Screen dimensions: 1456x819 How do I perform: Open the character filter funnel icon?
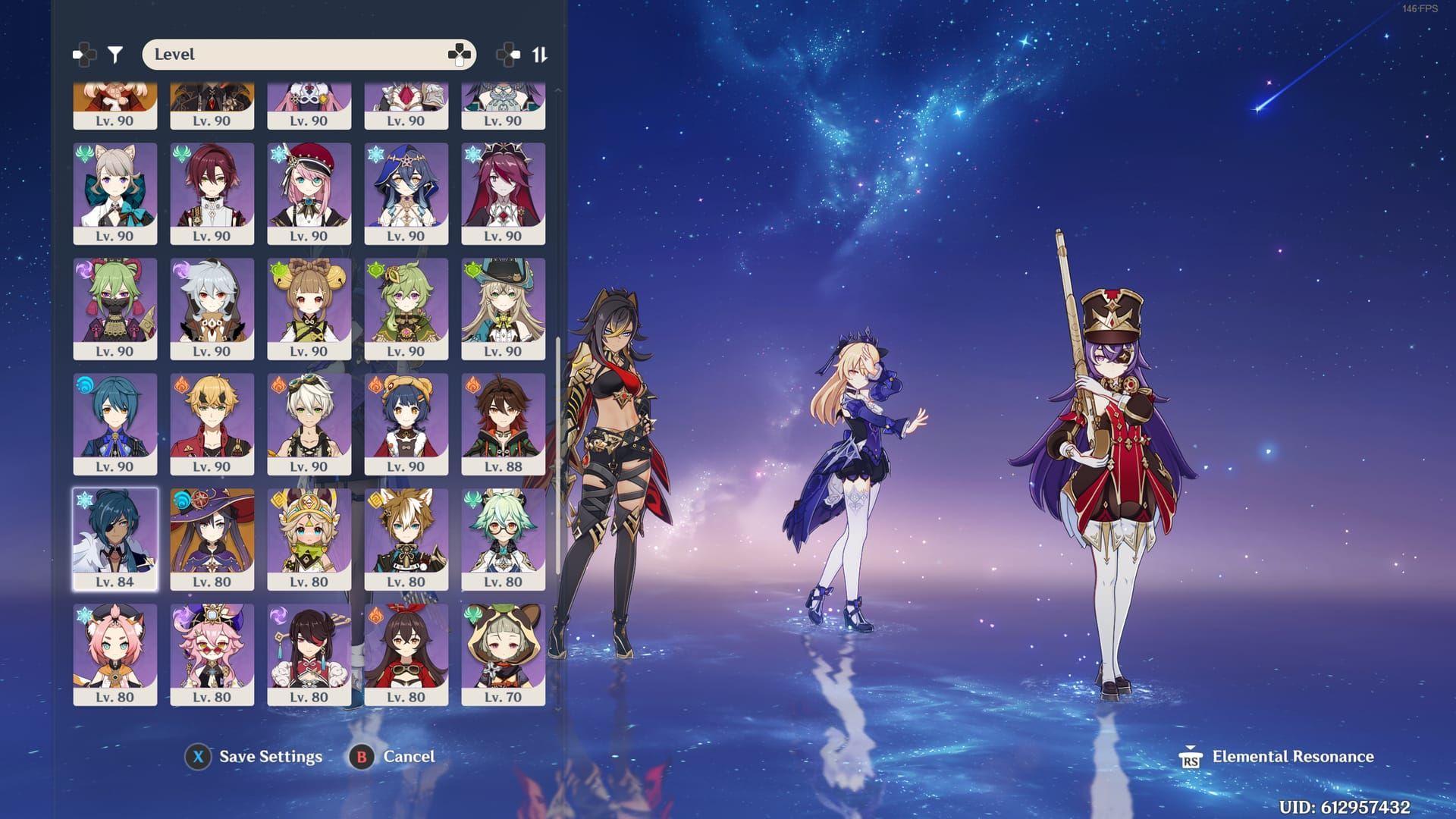115,55
